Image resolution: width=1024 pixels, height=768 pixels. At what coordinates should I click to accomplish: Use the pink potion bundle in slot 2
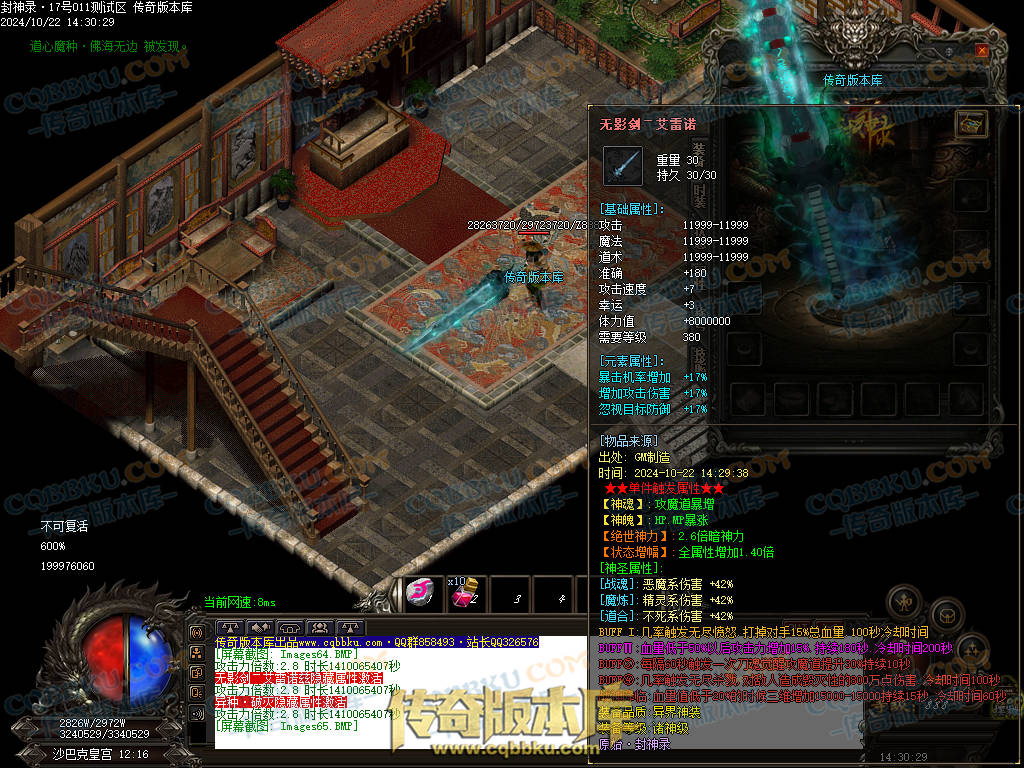[x=463, y=594]
